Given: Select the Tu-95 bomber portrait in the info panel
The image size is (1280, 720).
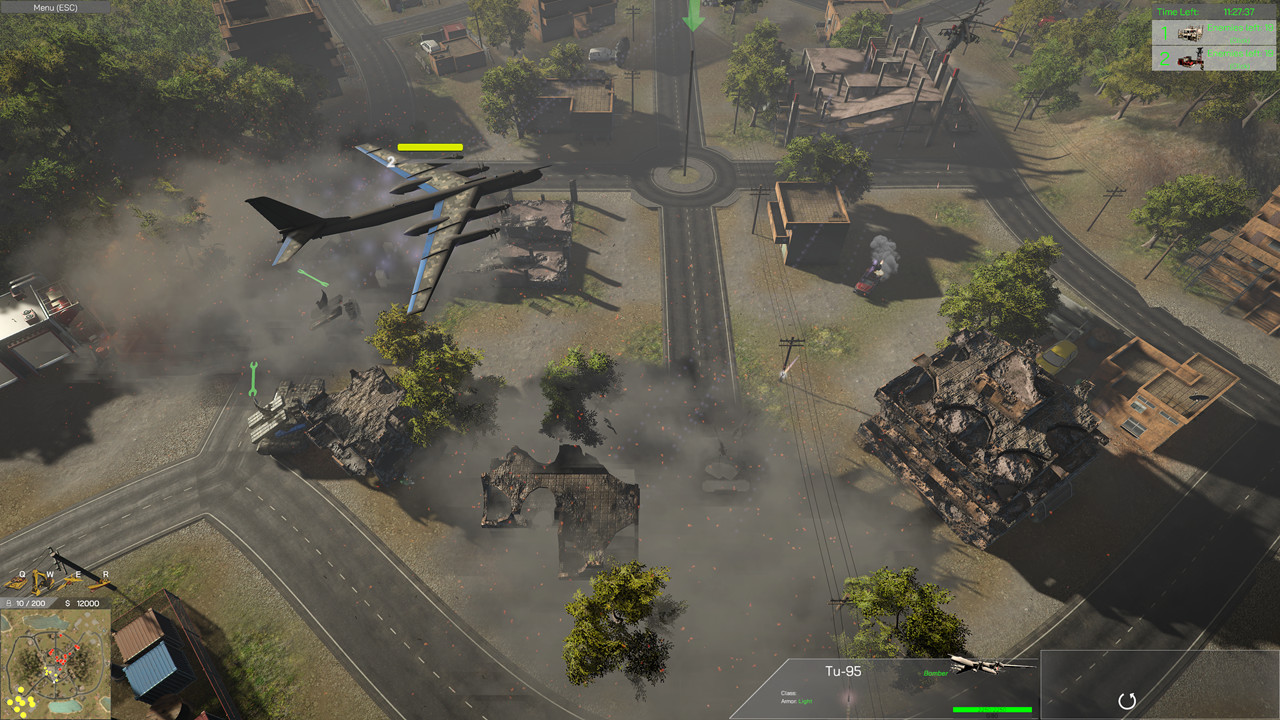Looking at the screenshot, I should 988,664.
